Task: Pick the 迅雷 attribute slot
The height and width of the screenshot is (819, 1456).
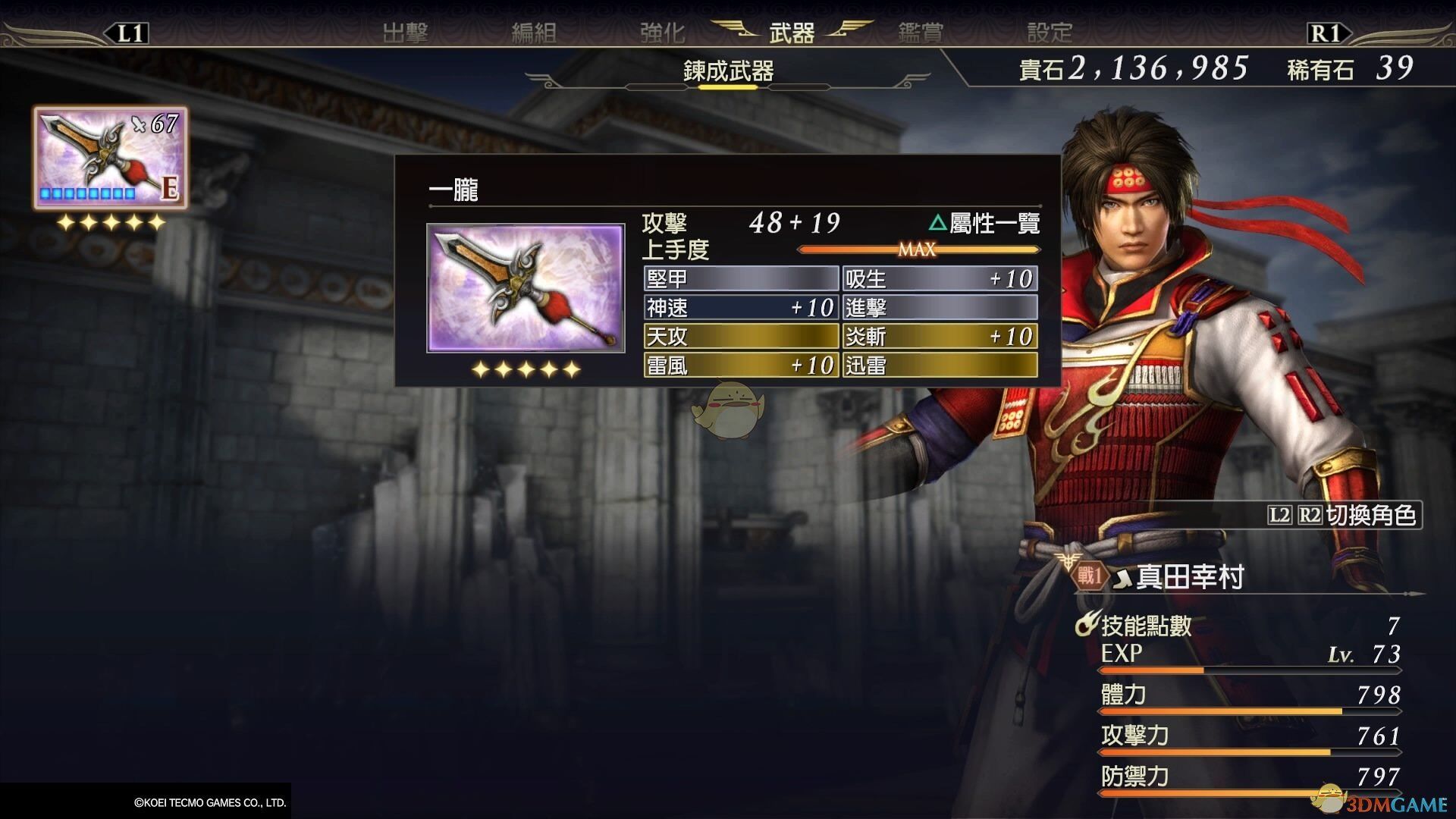Action: click(940, 366)
